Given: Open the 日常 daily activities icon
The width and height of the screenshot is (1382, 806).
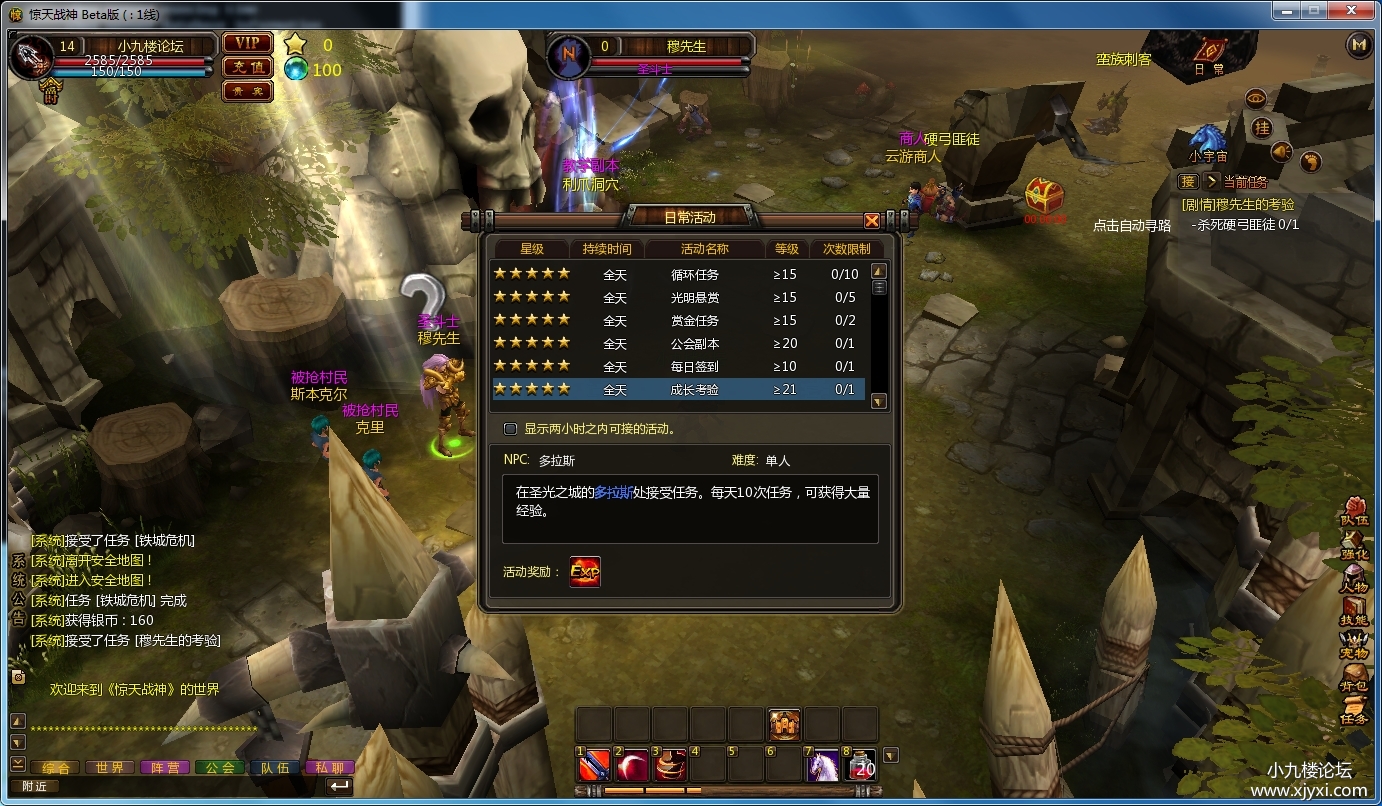Looking at the screenshot, I should click(x=1210, y=54).
